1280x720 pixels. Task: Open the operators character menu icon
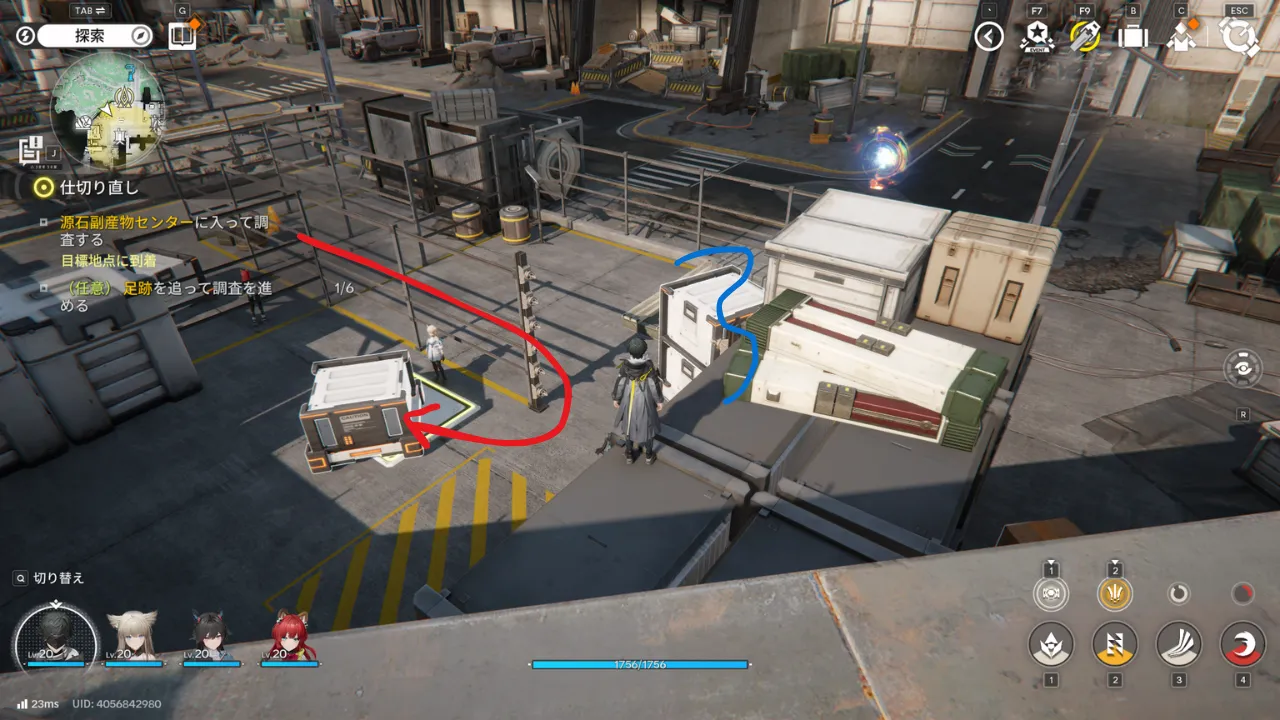[1181, 37]
